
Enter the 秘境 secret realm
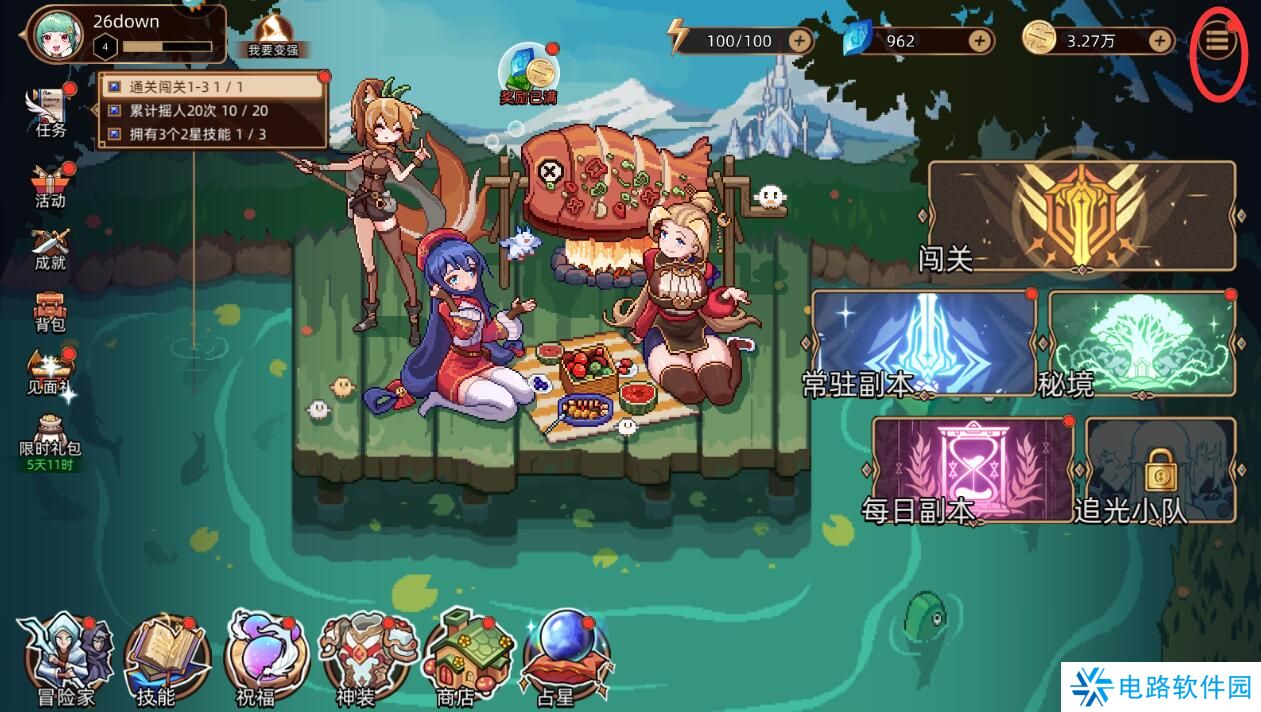[1141, 343]
